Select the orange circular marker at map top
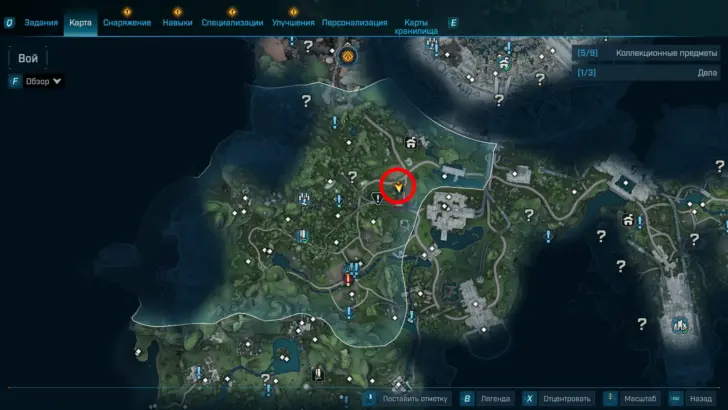728x410 pixels. point(348,57)
